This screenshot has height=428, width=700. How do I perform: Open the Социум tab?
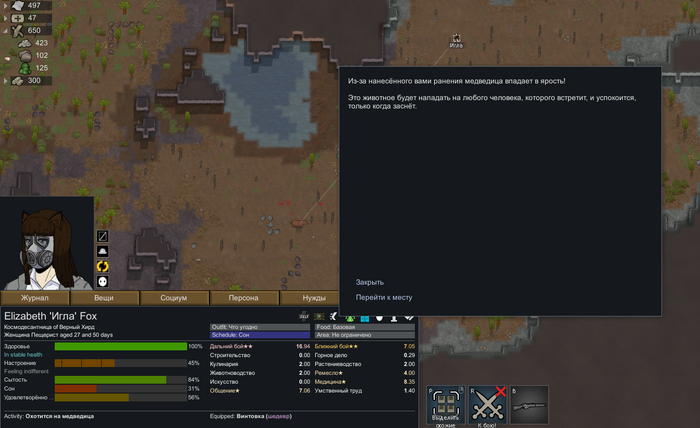(174, 298)
